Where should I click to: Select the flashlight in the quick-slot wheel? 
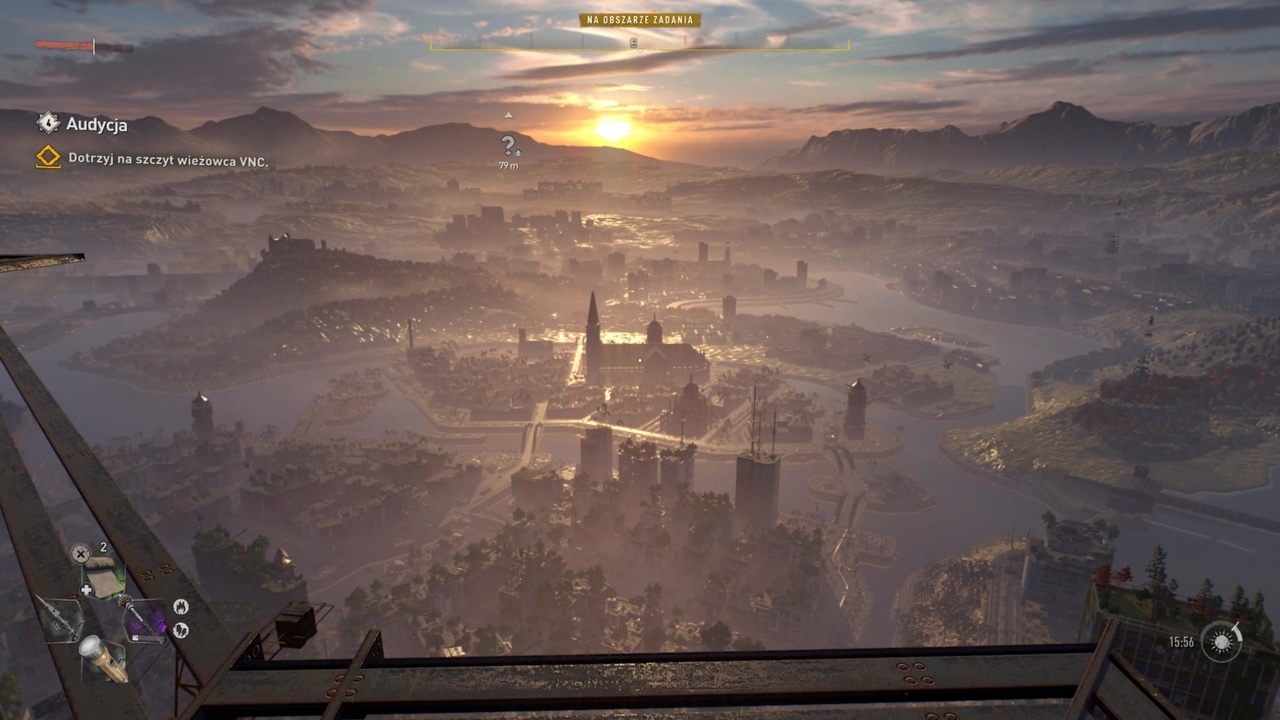click(102, 657)
